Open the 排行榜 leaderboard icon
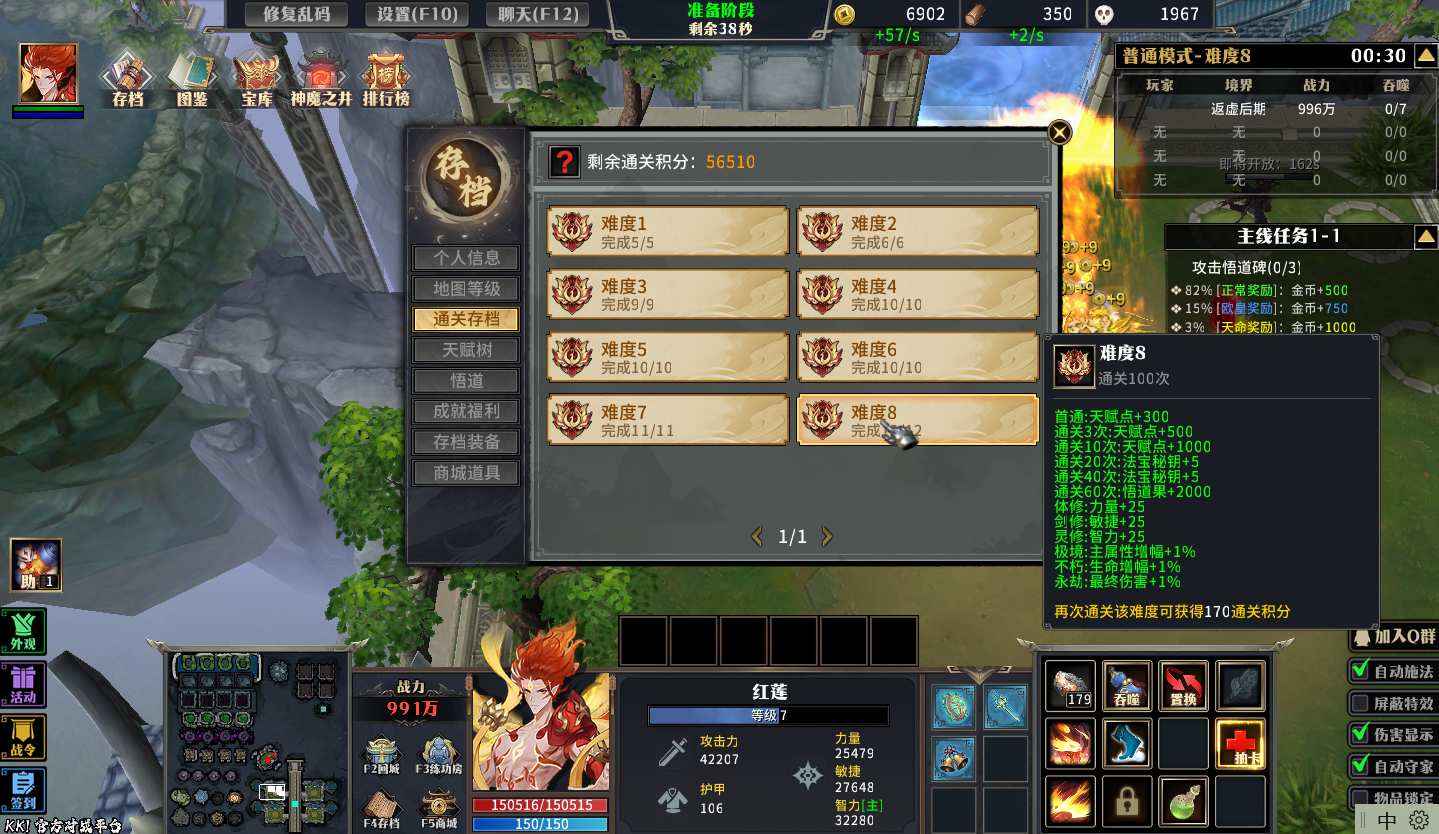The height and width of the screenshot is (834, 1439). coord(385,78)
